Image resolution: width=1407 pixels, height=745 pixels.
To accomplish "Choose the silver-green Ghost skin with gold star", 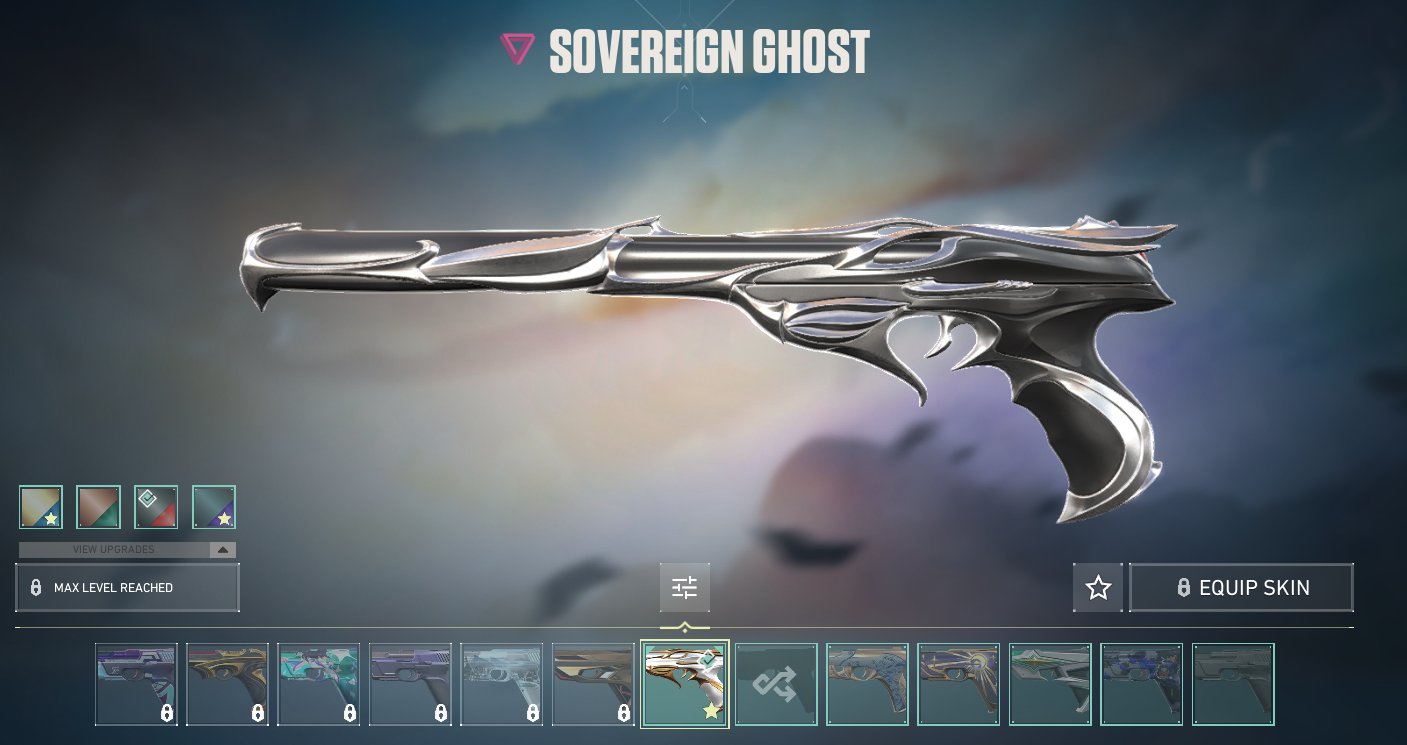I will click(1050, 684).
